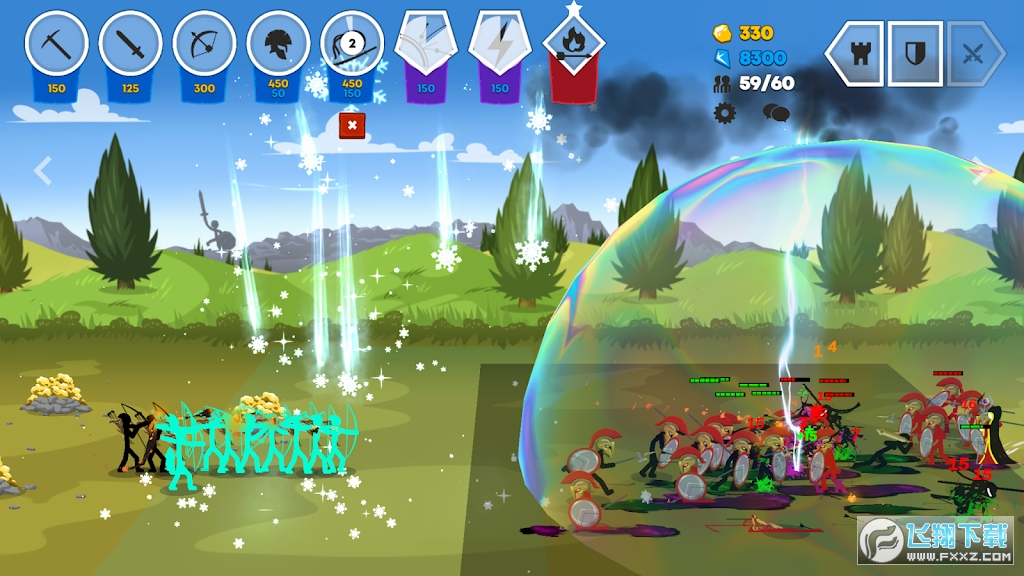
Task: Train a swordsman unit costing 125
Action: click(130, 45)
